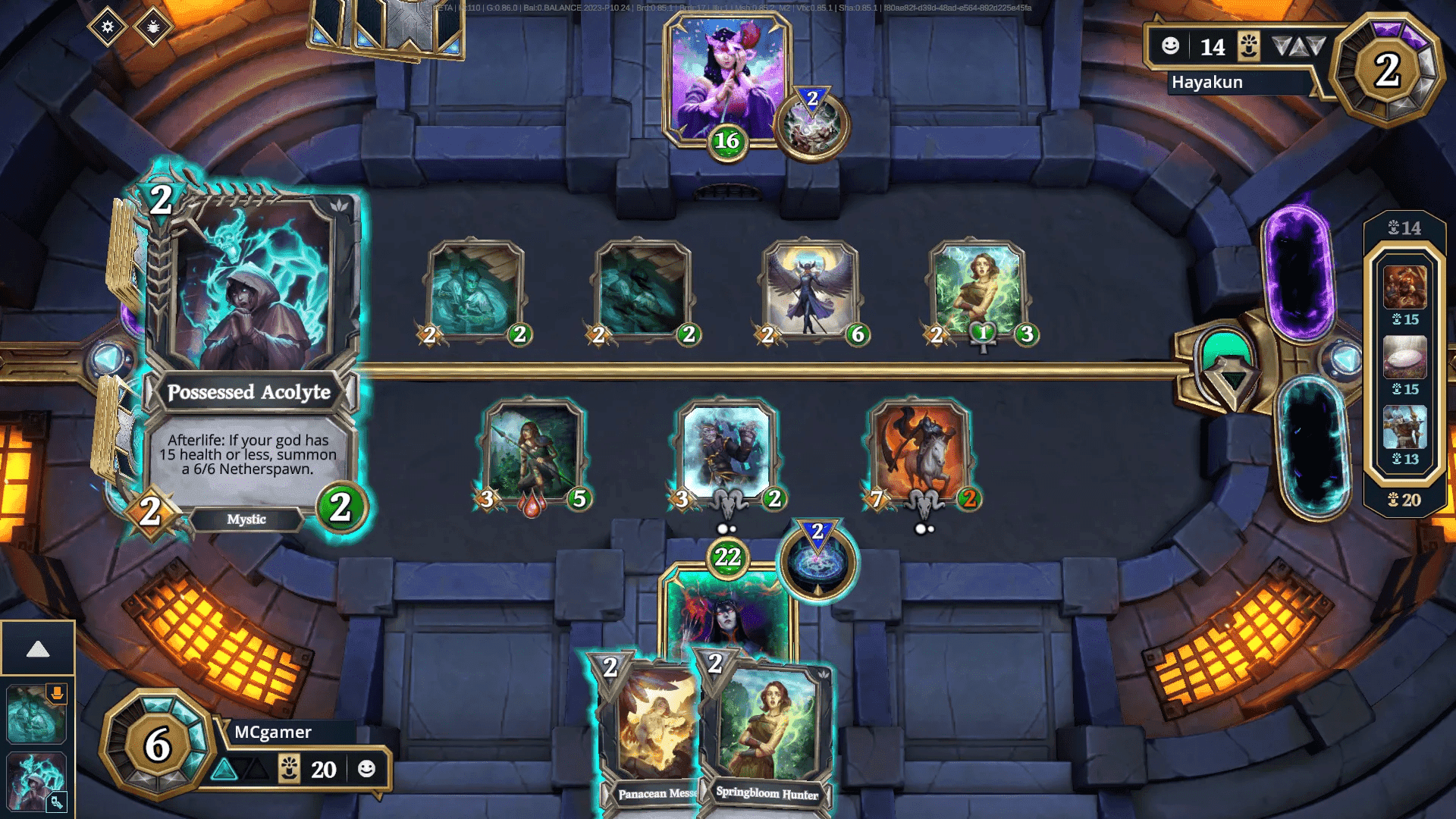1456x819 pixels.
Task: Open MCgamer's emote smiley icon
Action: pos(368,769)
